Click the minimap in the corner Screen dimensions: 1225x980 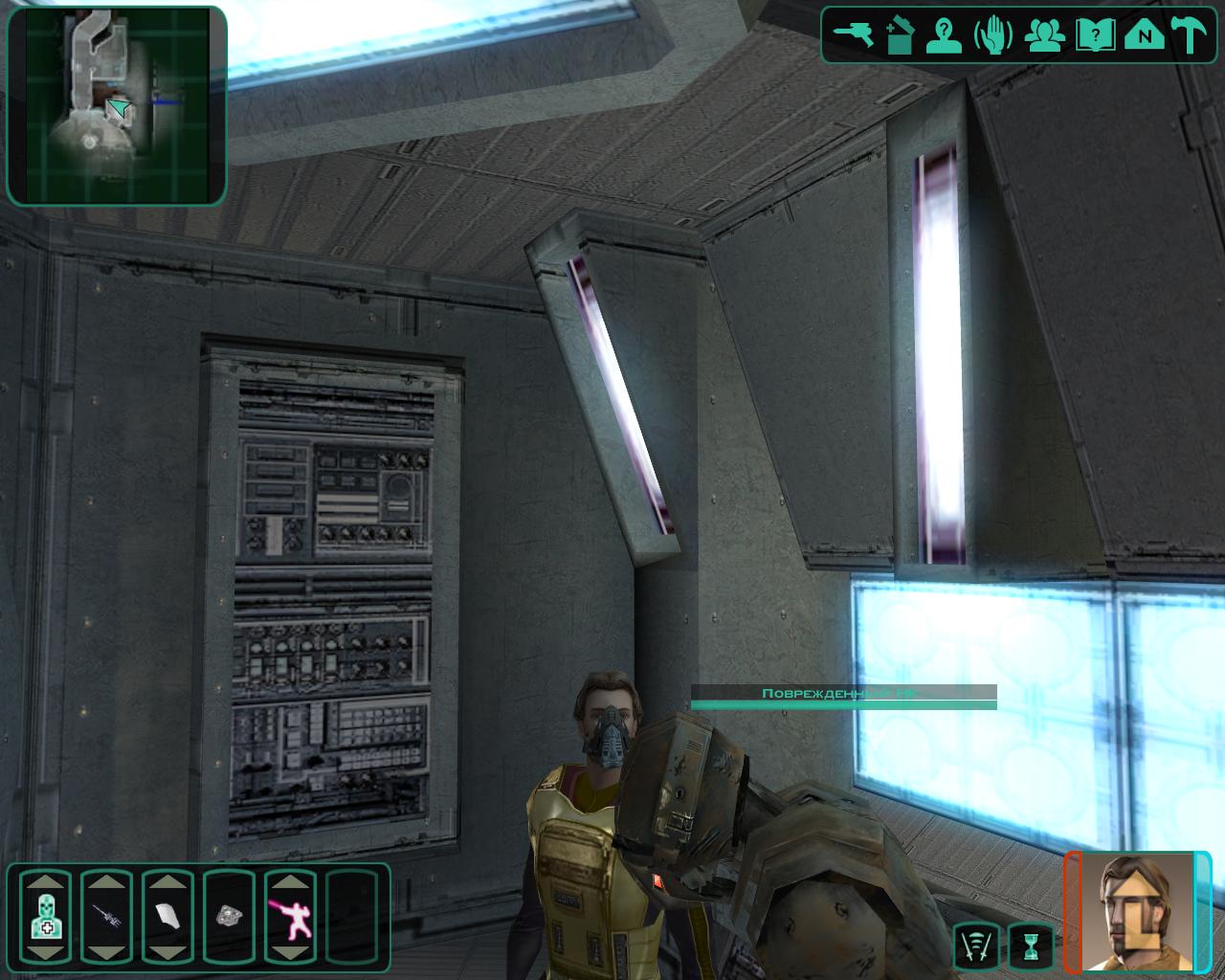(117, 105)
